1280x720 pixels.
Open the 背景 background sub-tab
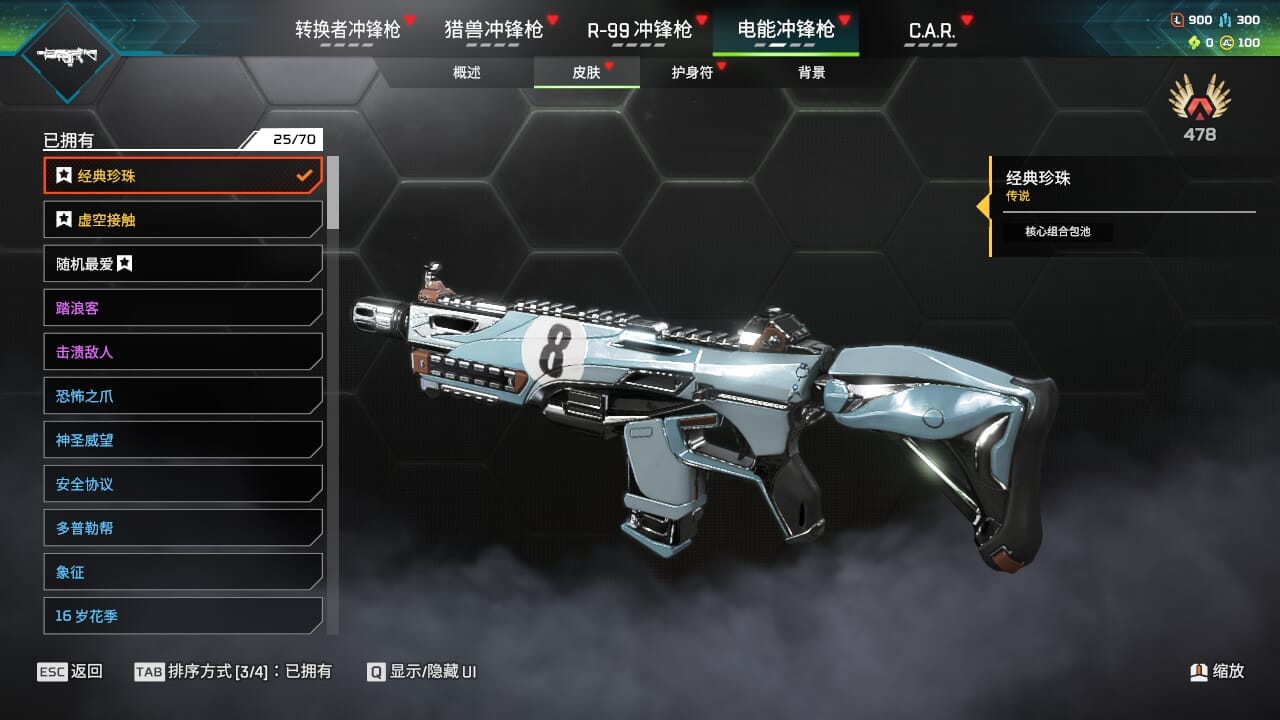point(812,73)
